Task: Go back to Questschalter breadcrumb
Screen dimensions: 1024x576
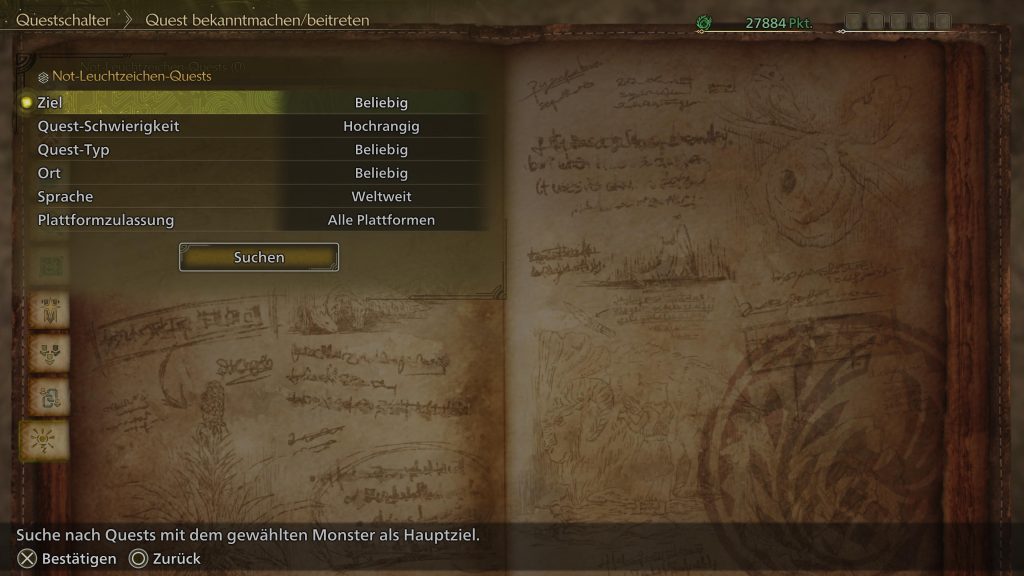Action: (x=62, y=20)
